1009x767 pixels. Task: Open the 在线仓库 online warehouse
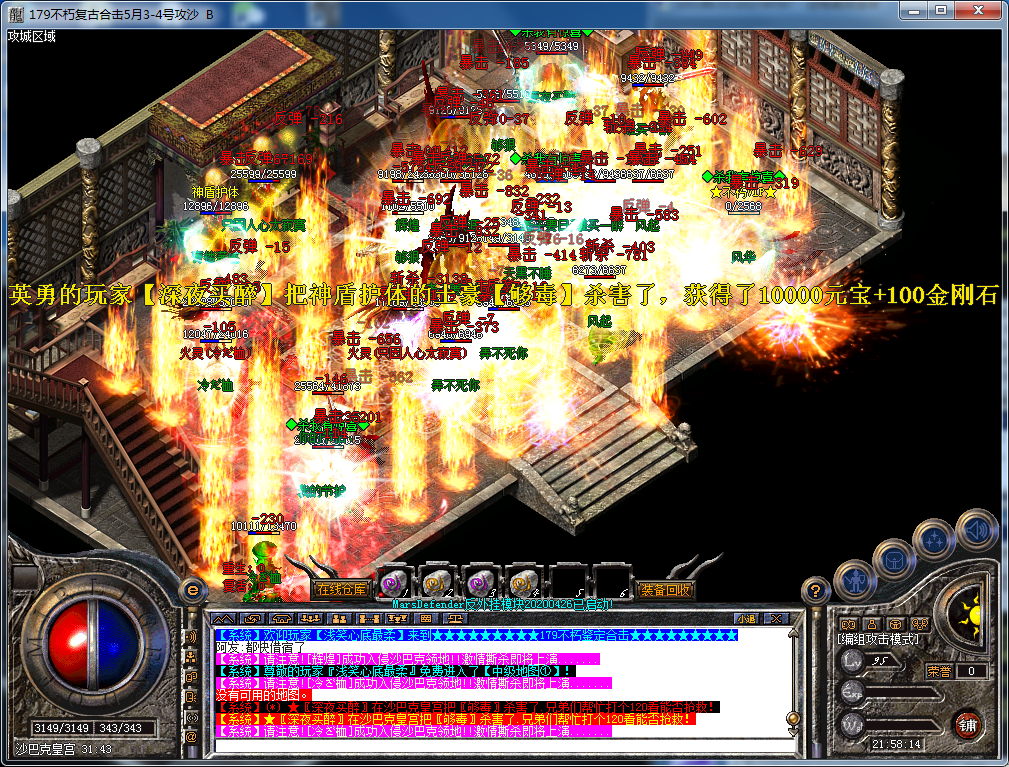pyautogui.click(x=340, y=589)
